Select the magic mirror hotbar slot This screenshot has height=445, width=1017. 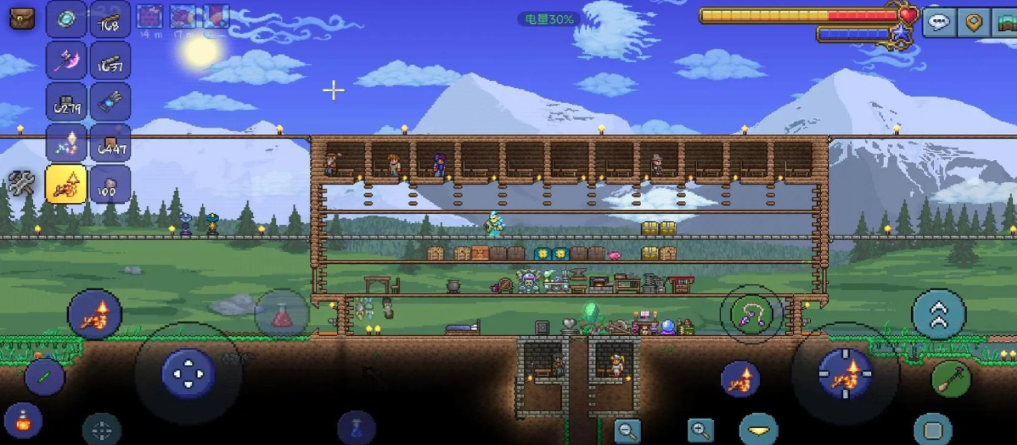click(67, 19)
